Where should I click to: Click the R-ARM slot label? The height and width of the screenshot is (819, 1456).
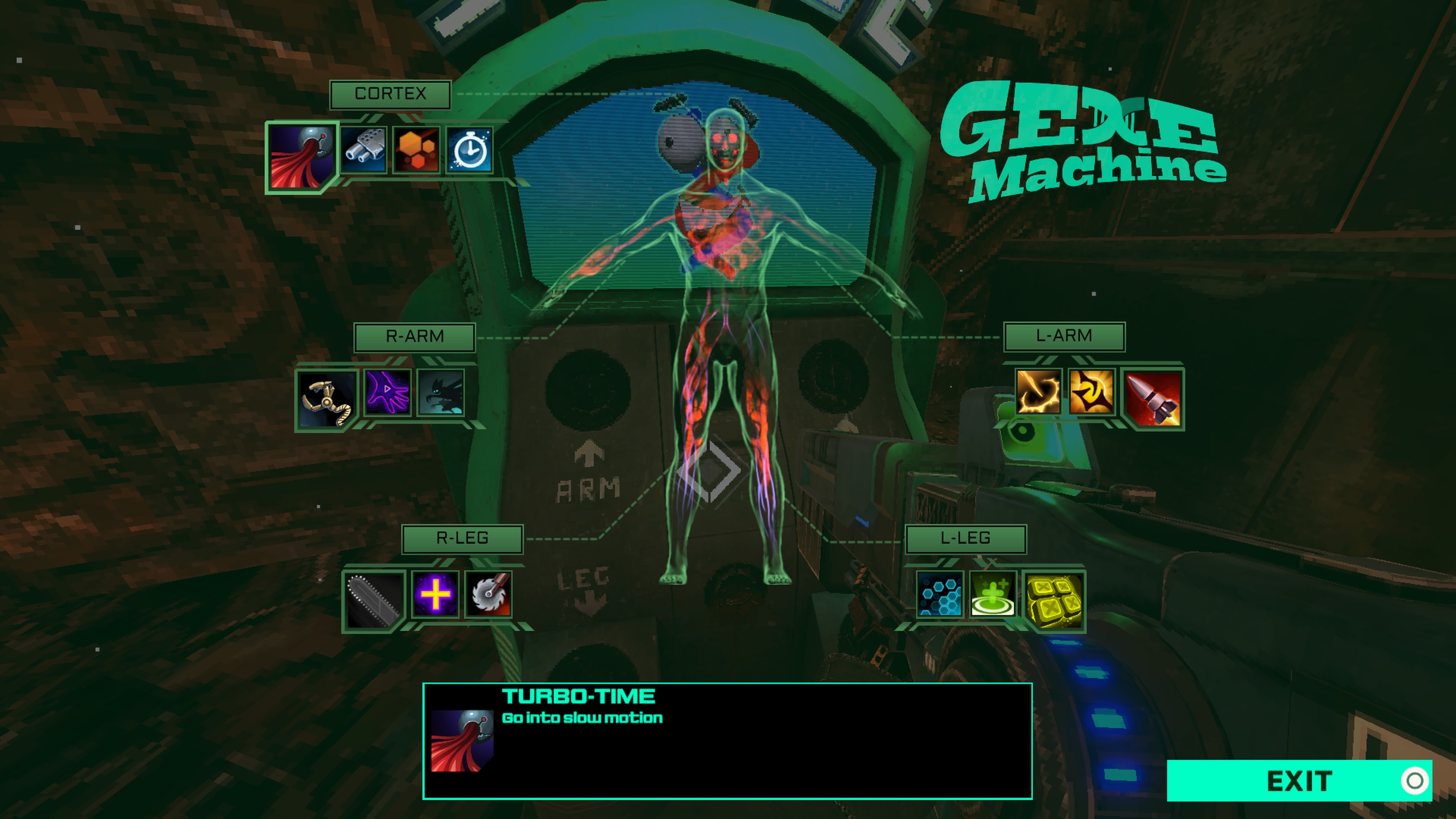[414, 337]
